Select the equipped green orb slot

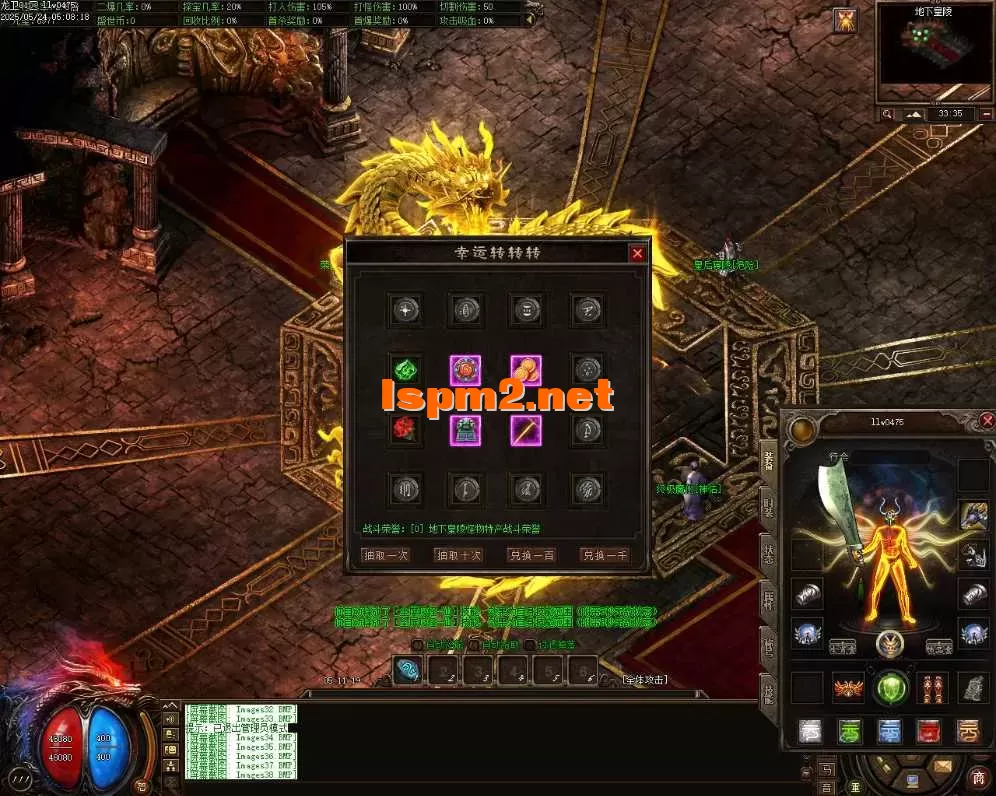891,688
